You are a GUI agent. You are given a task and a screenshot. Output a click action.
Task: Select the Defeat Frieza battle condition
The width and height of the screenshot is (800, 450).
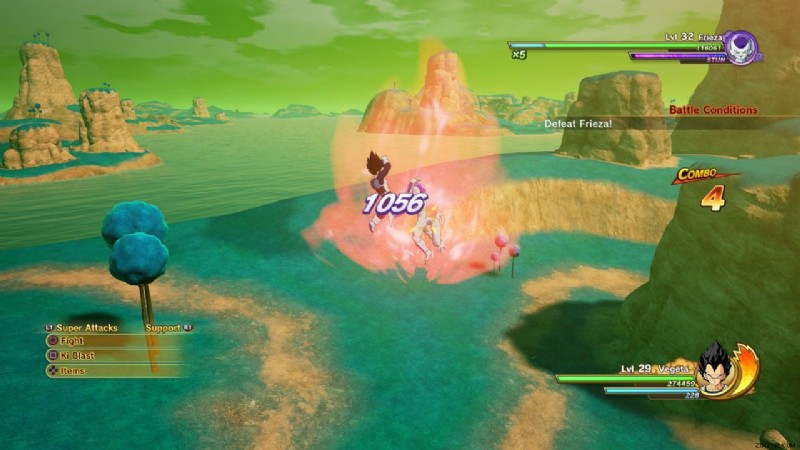[x=578, y=124]
